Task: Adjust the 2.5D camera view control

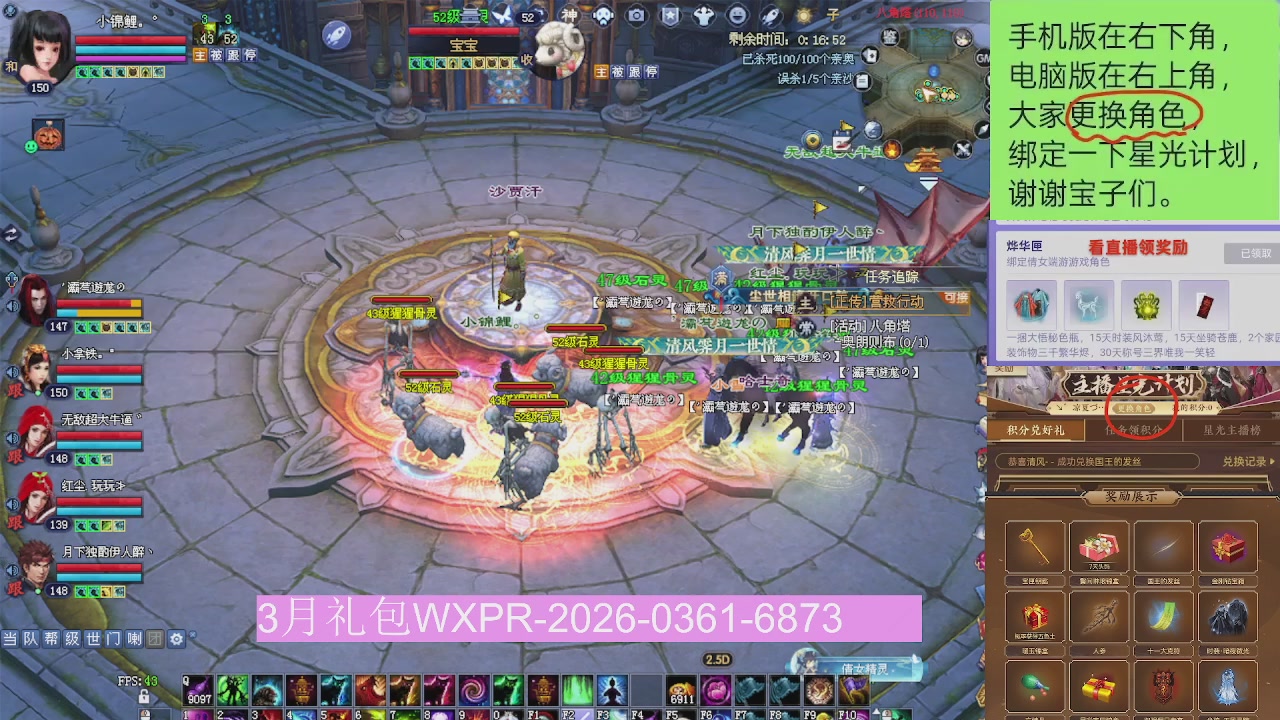Action: click(x=718, y=658)
